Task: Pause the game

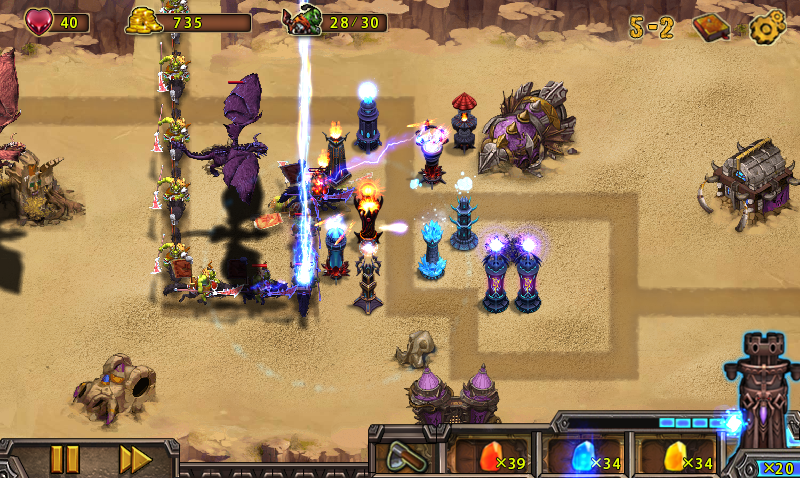Action: [64, 459]
